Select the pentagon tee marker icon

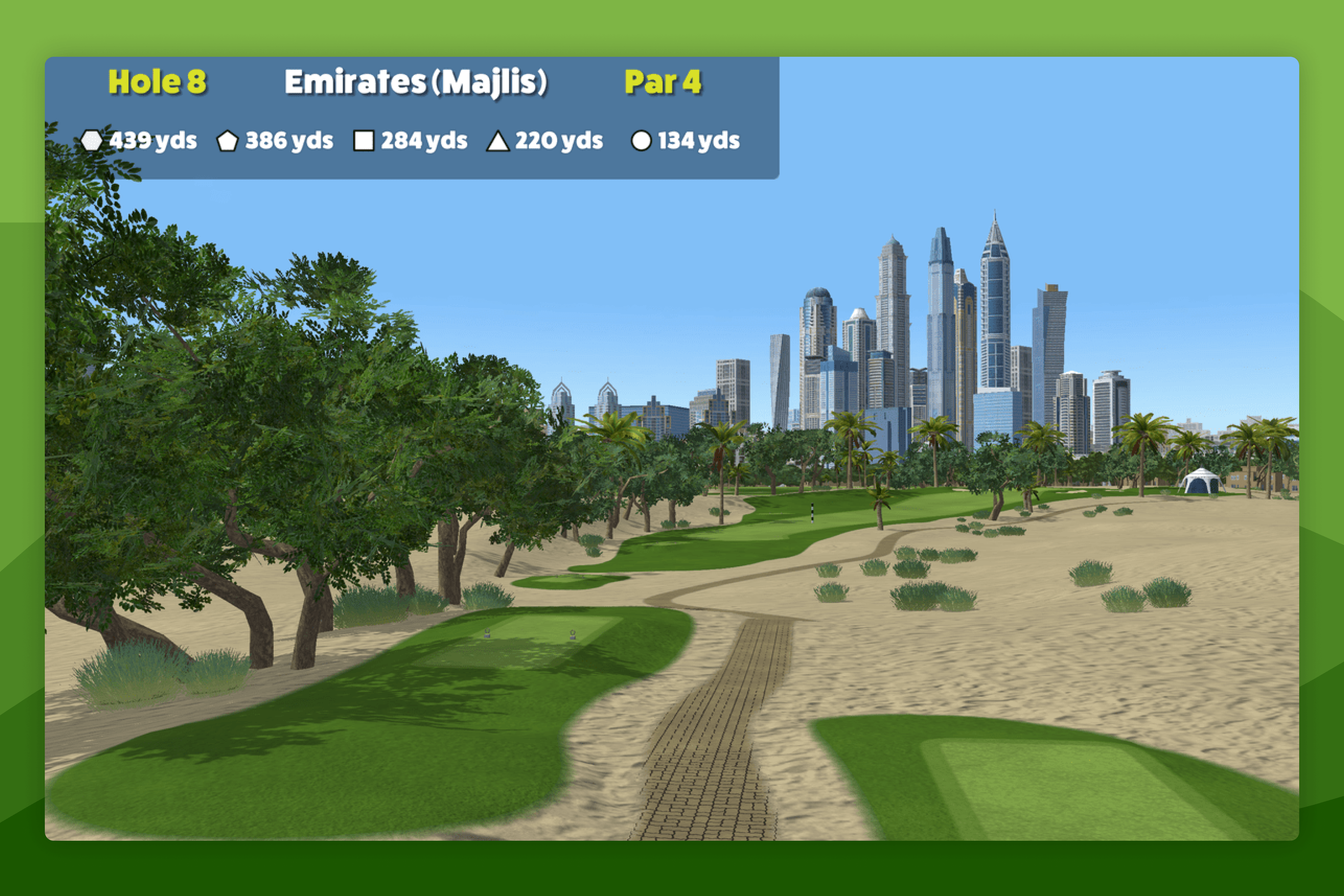coord(227,140)
